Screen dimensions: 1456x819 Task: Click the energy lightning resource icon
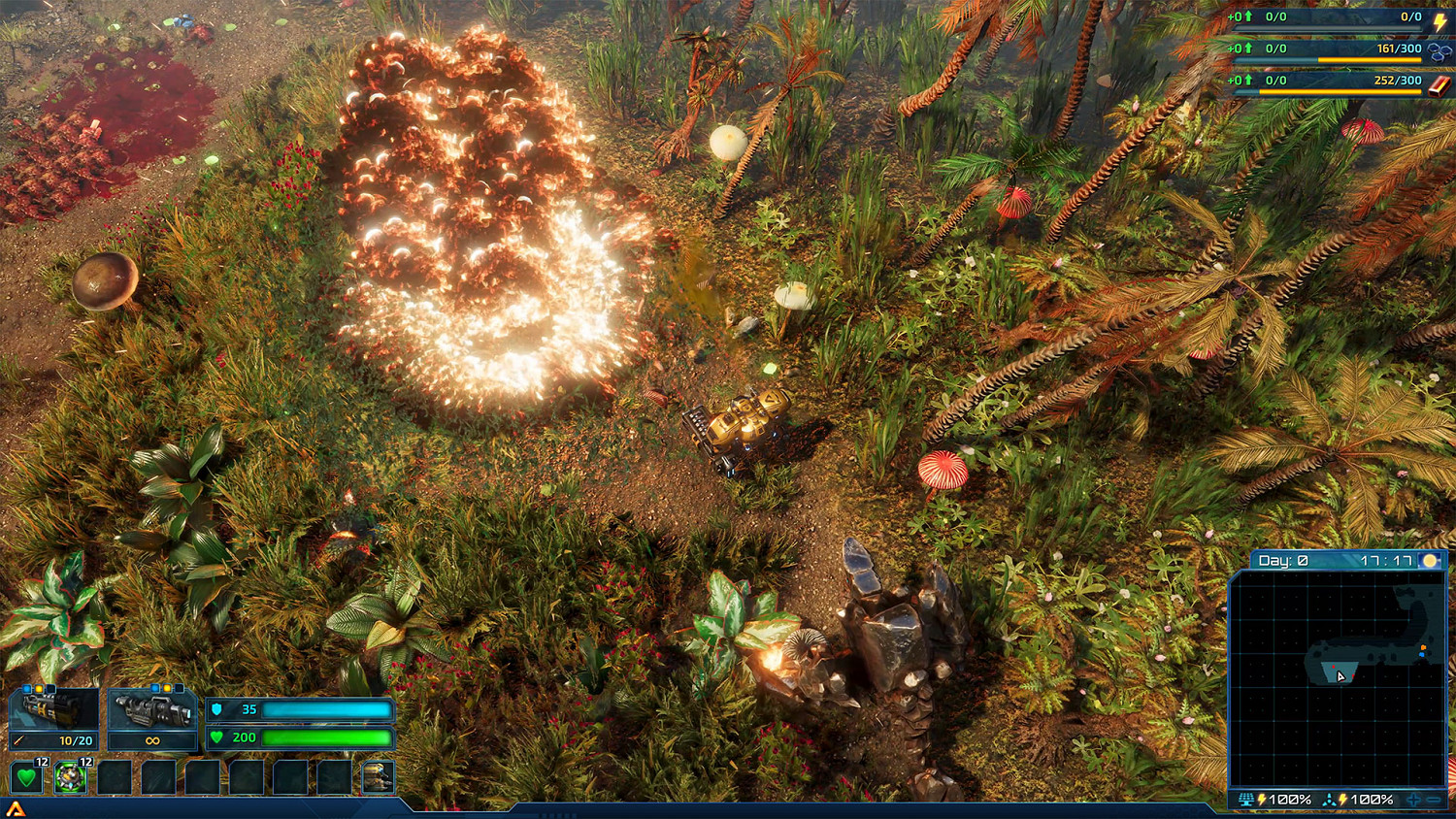click(x=1439, y=23)
